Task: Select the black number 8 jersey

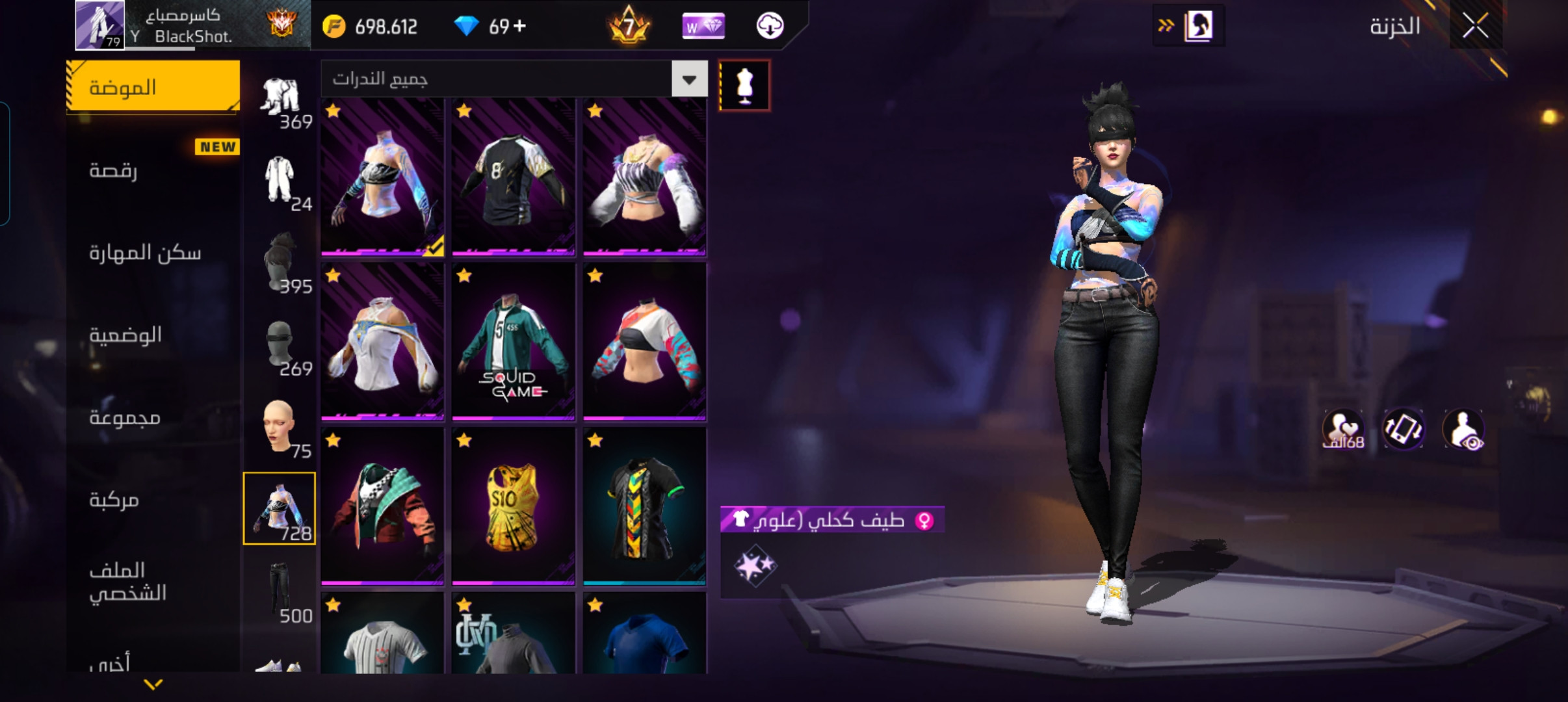Action: [x=513, y=177]
